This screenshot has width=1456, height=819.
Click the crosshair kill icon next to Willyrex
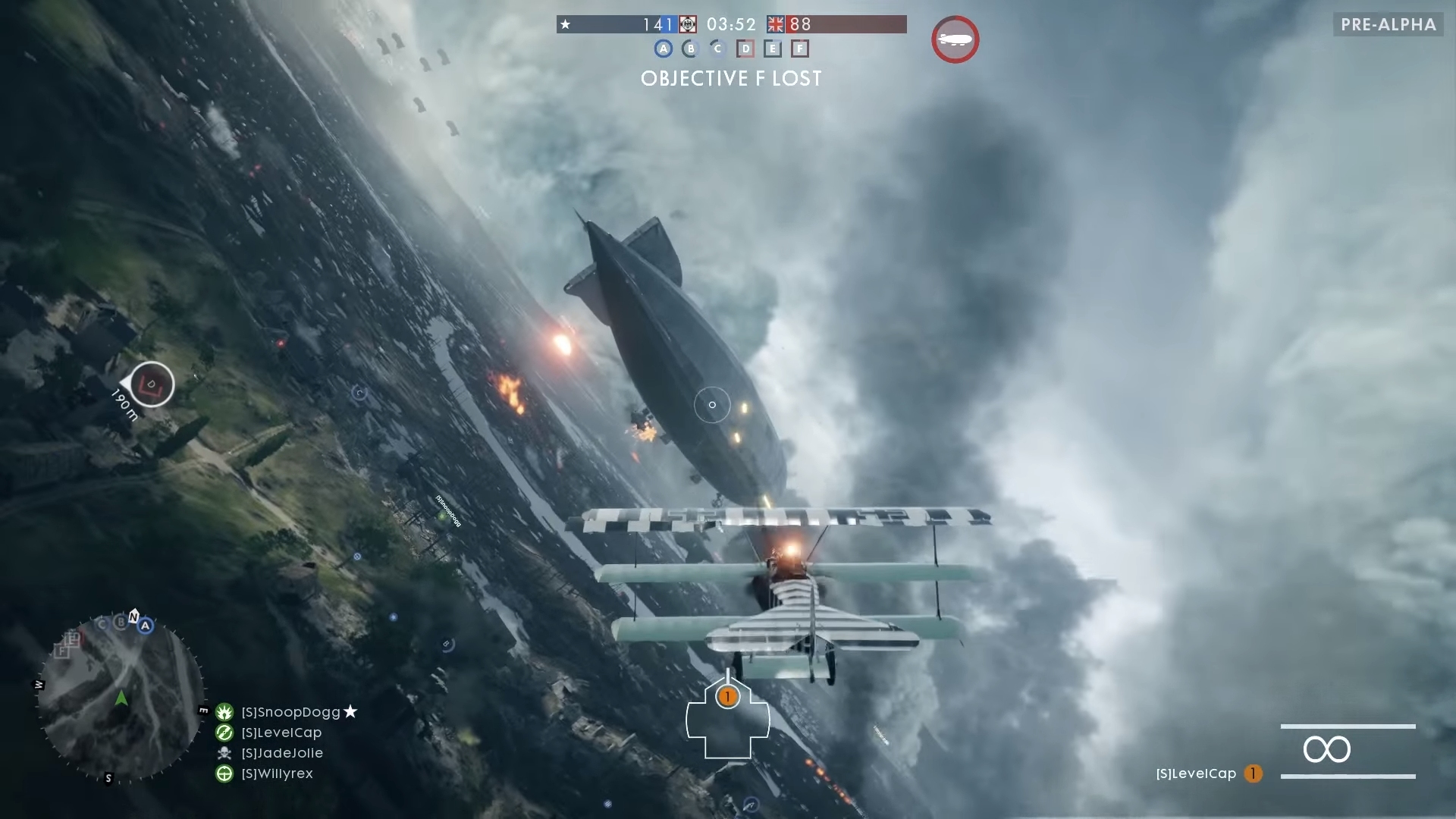(224, 774)
